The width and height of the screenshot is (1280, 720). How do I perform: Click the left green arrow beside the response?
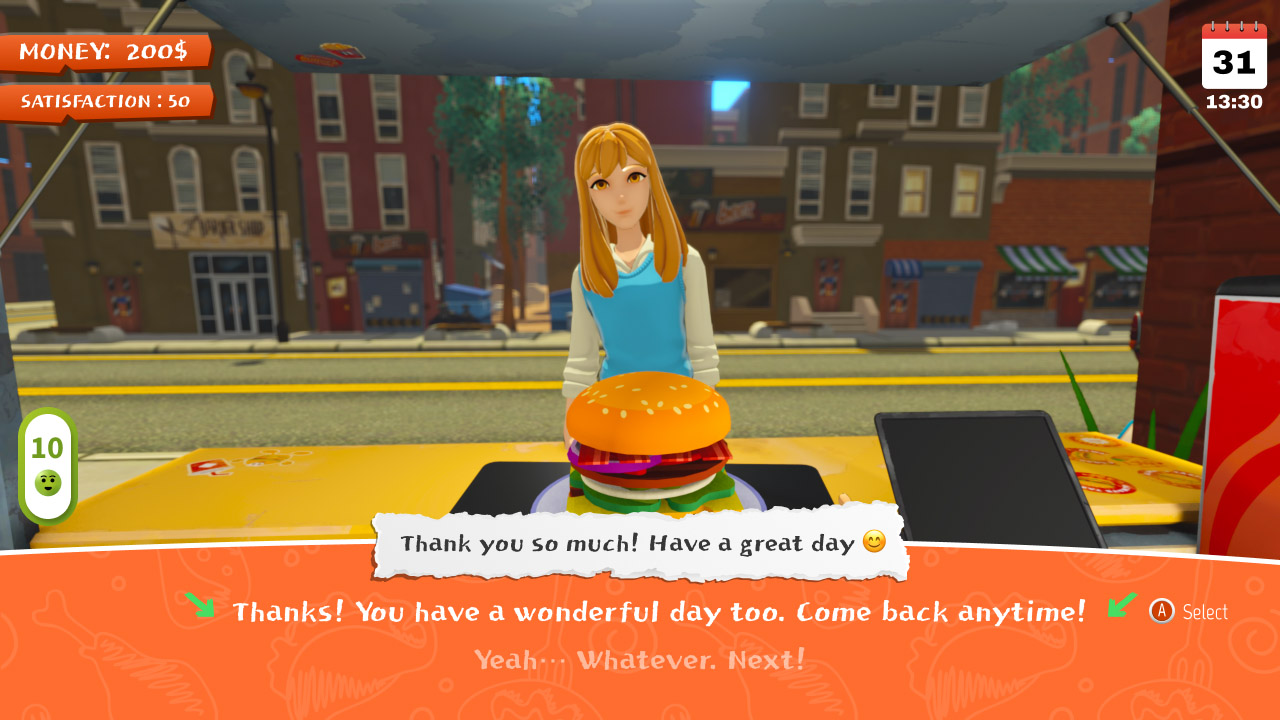click(200, 606)
